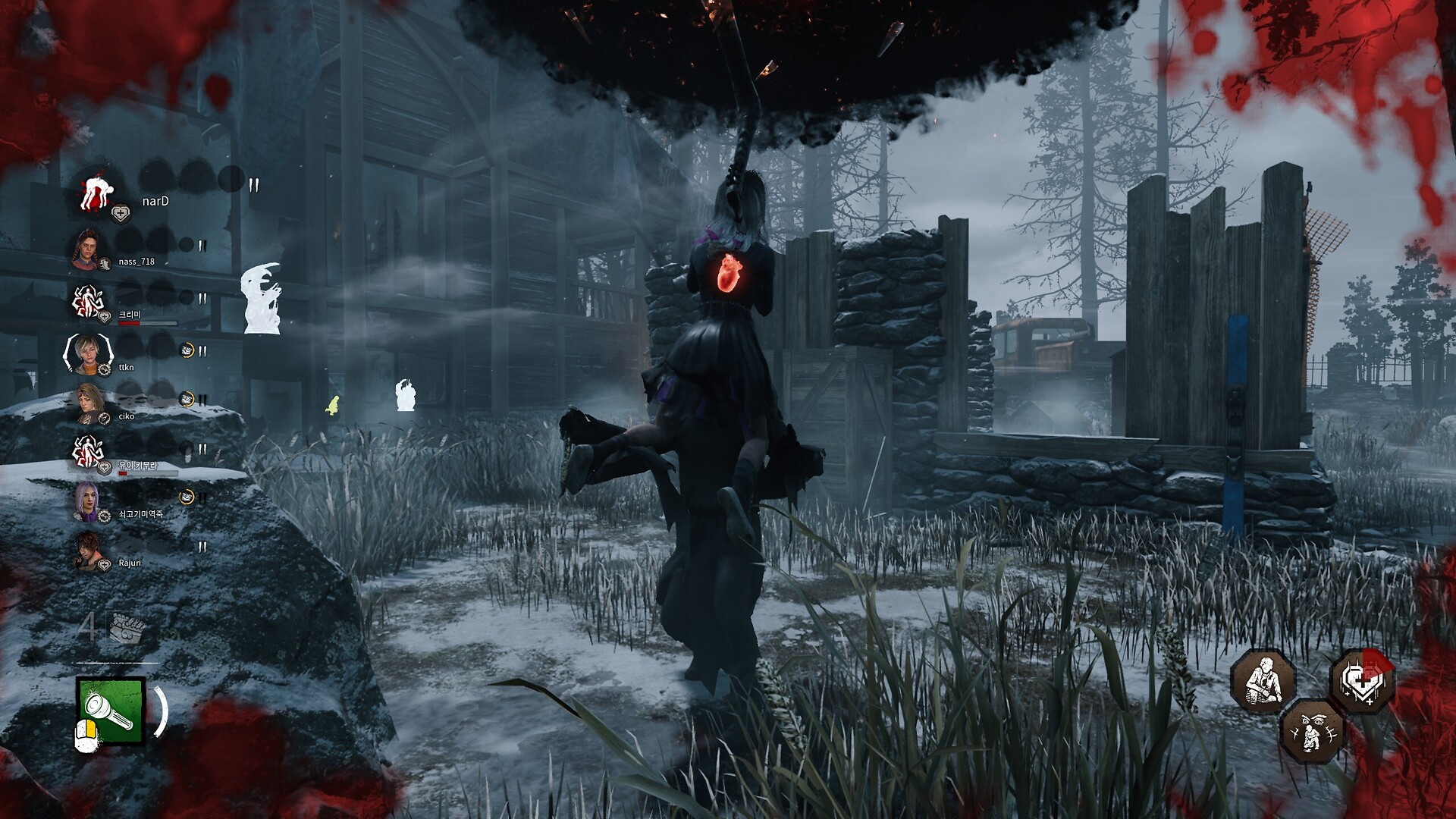The height and width of the screenshot is (819, 1456).
Task: Click nass_718's survivor portrait
Action: click(88, 246)
